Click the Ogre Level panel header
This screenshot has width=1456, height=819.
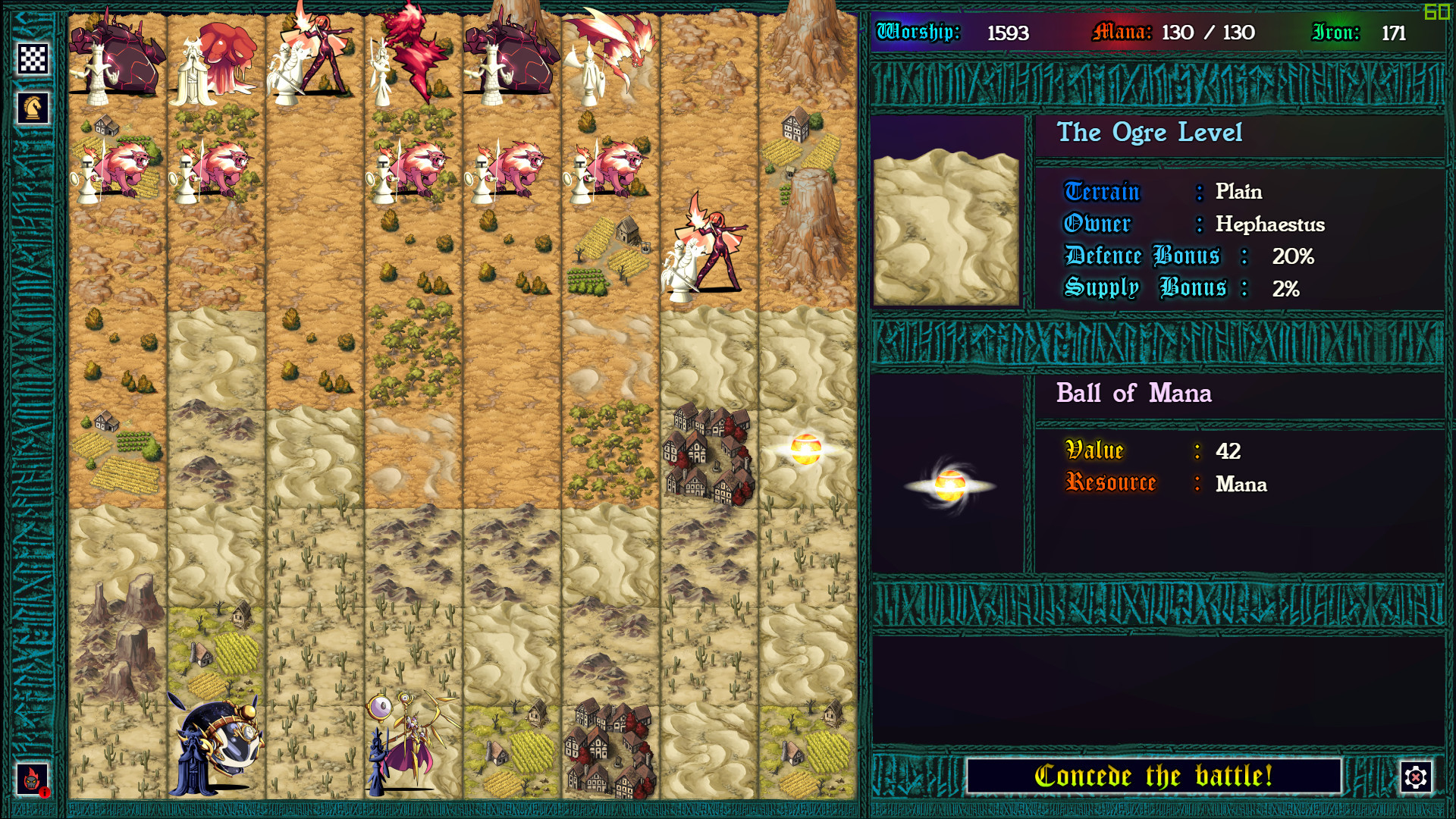[1150, 133]
